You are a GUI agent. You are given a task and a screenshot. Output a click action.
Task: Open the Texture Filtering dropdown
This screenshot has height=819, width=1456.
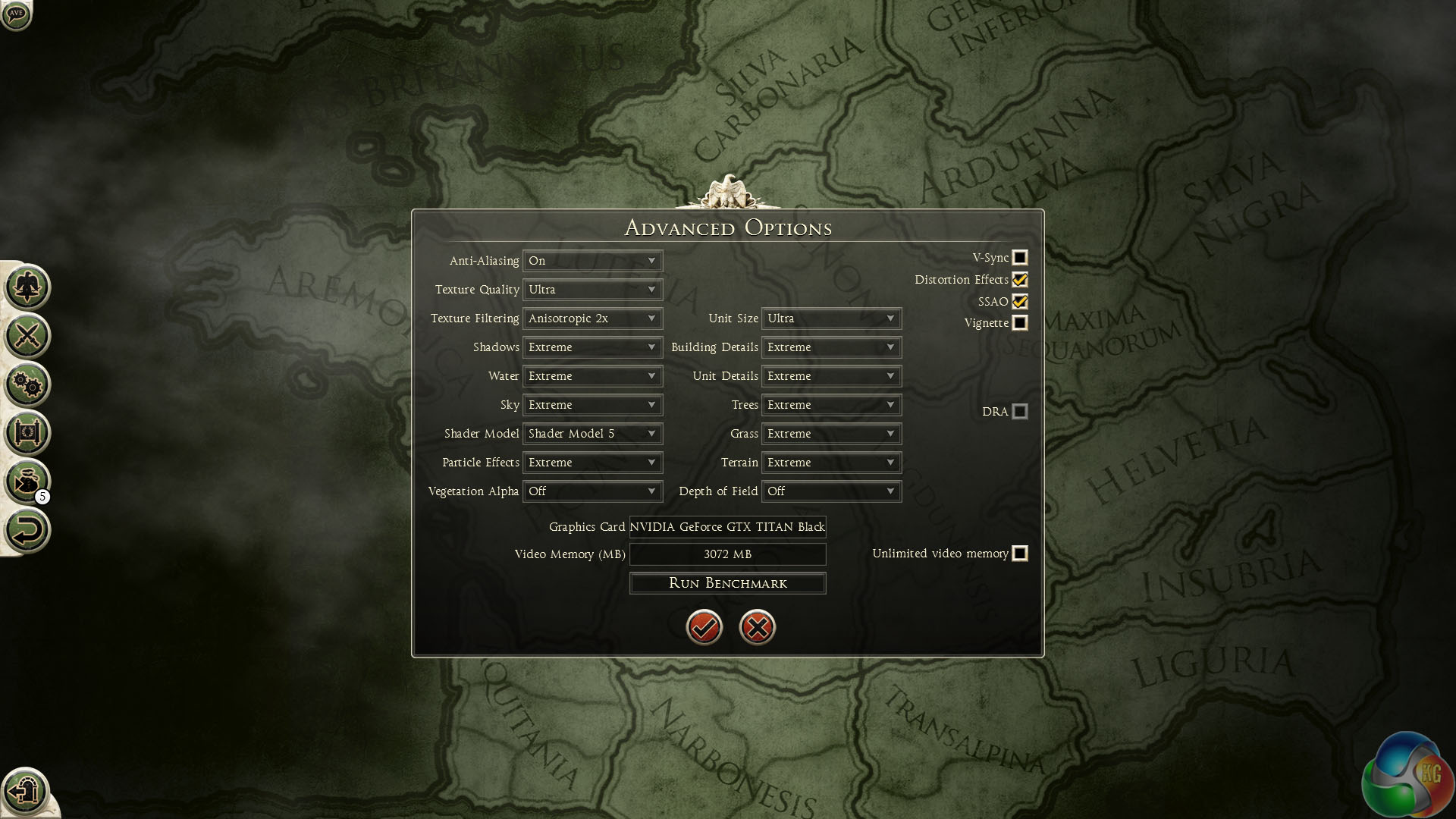coord(592,318)
